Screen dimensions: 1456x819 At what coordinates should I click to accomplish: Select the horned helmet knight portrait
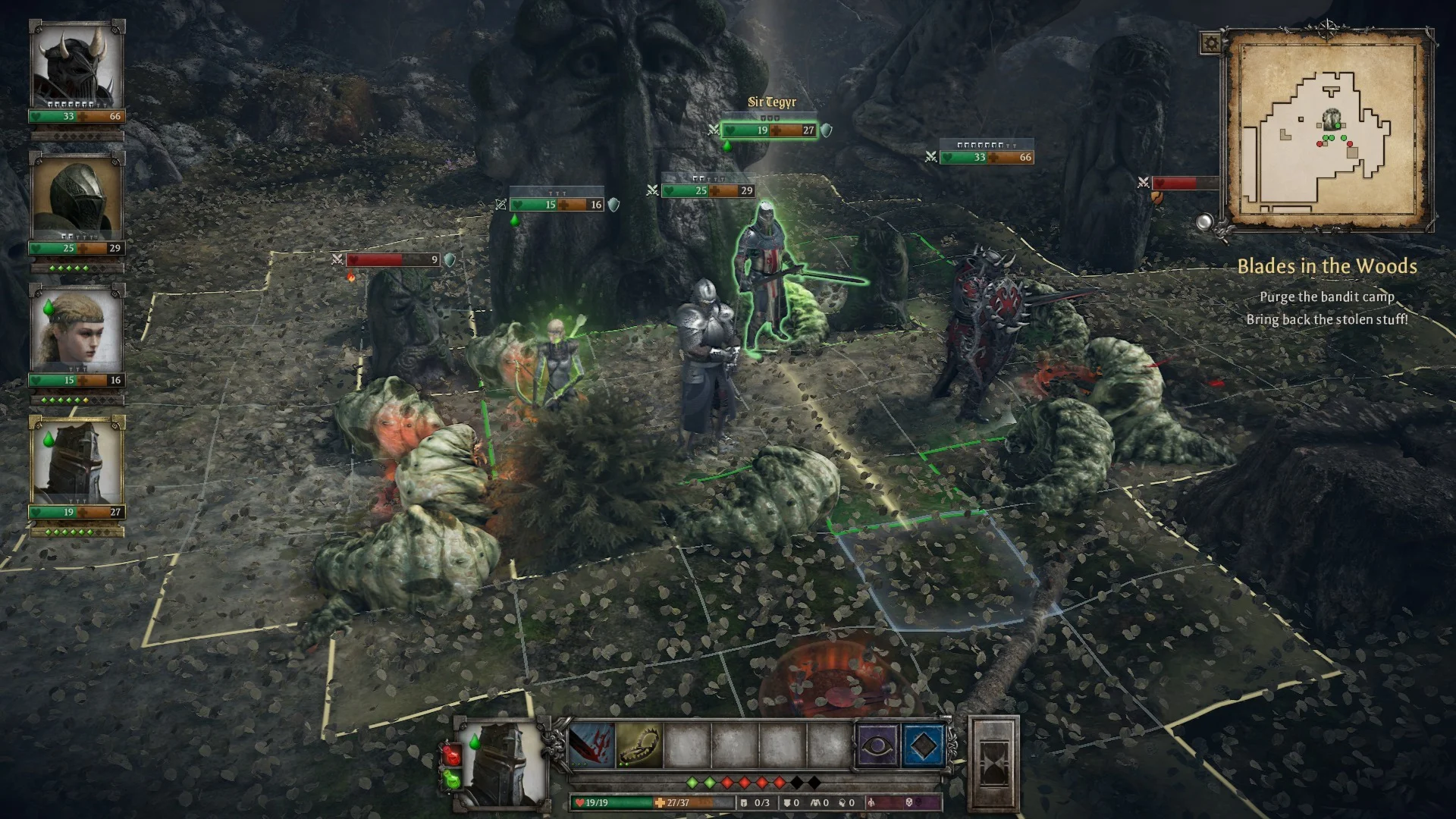pyautogui.click(x=77, y=65)
